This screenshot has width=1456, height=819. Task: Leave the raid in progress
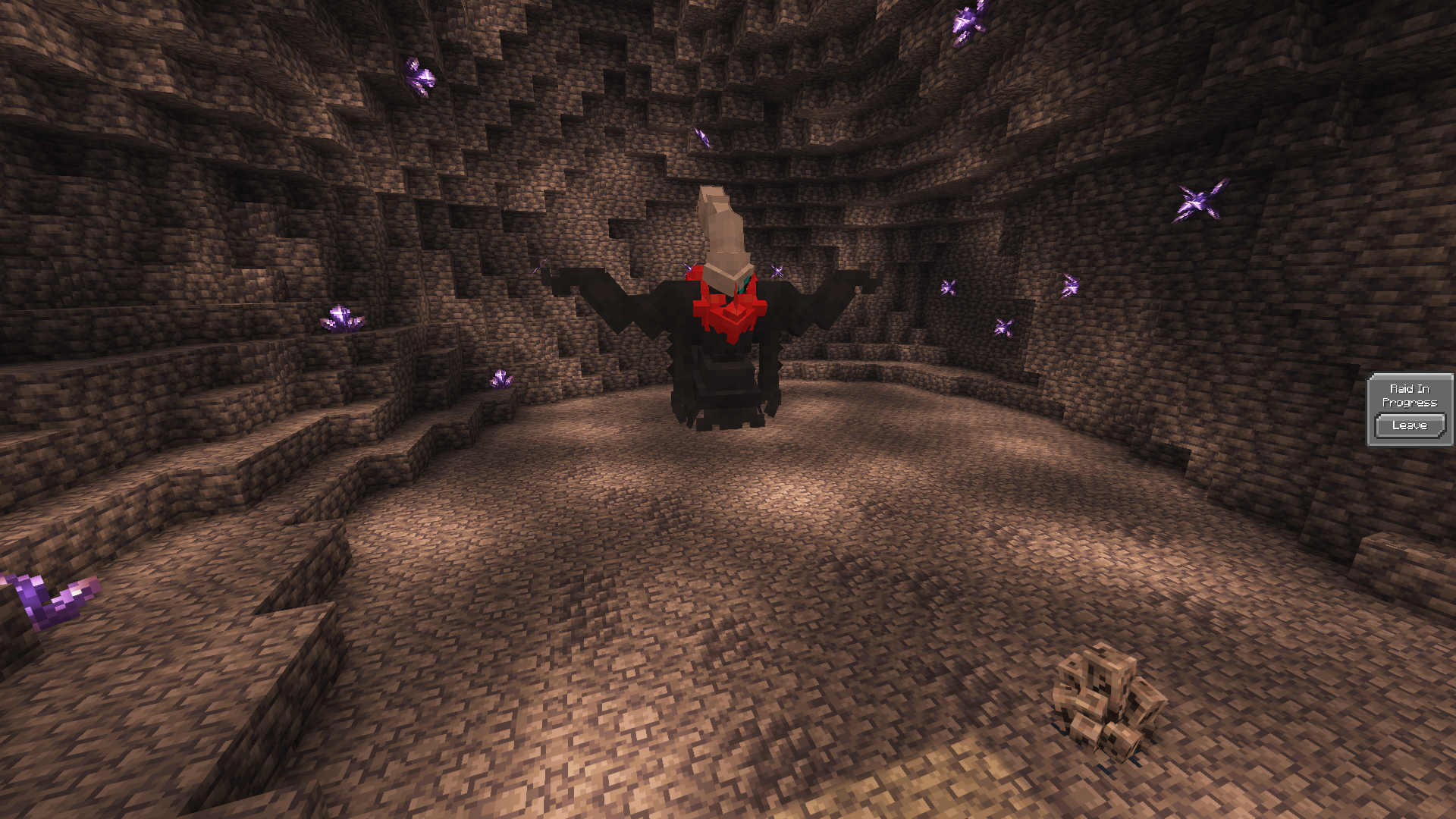pos(1409,426)
